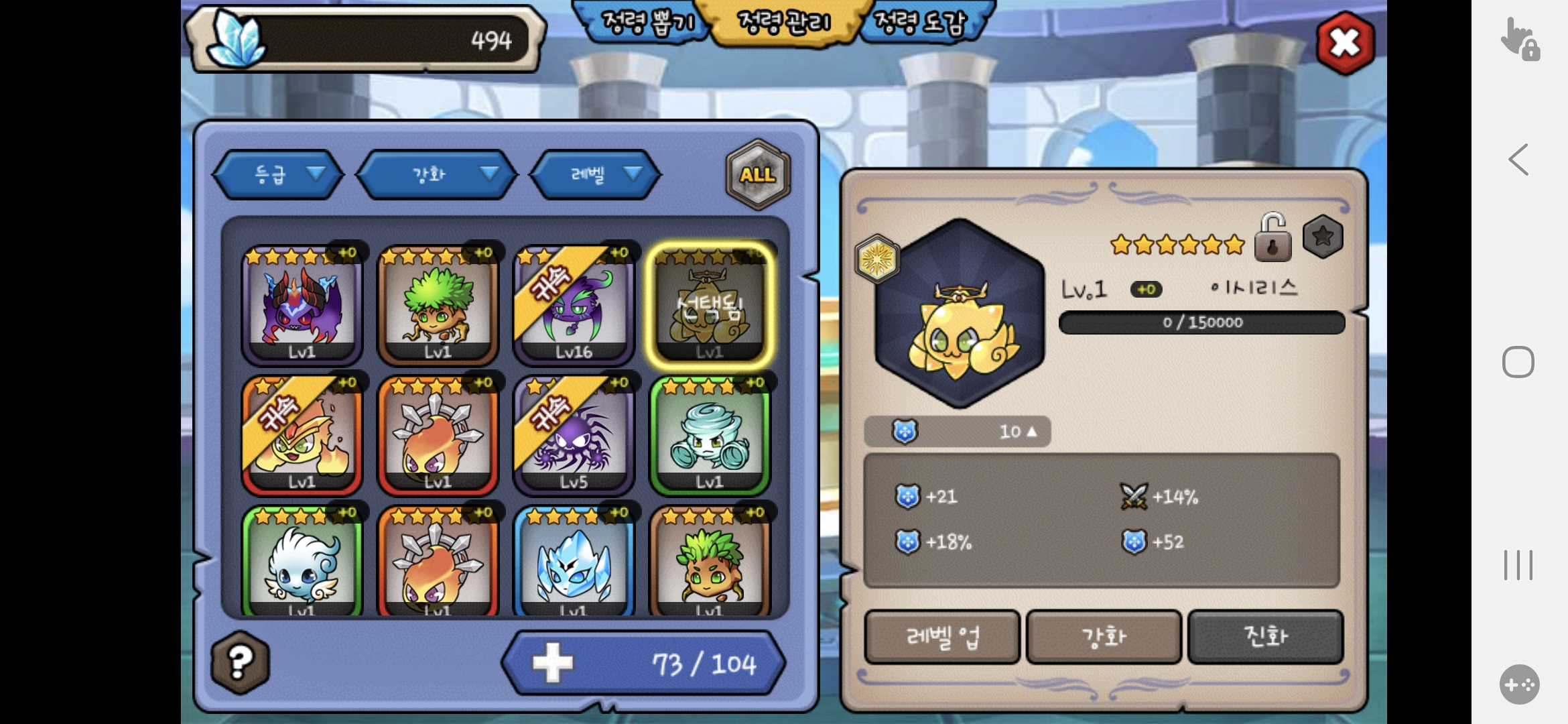Click the 강화 enhance button
This screenshot has height=724, width=1568.
pyautogui.click(x=1104, y=637)
